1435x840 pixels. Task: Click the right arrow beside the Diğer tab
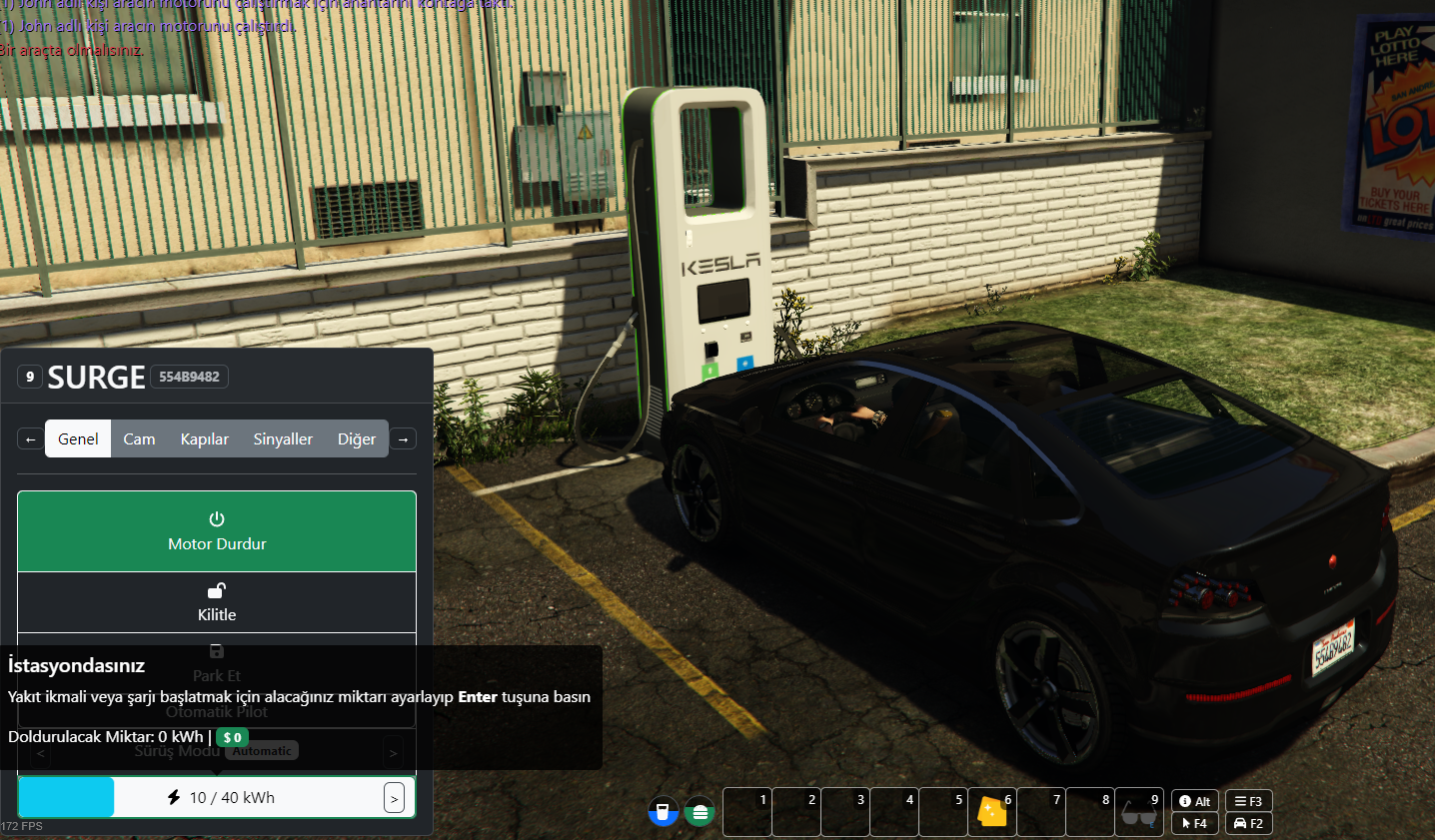(x=403, y=438)
